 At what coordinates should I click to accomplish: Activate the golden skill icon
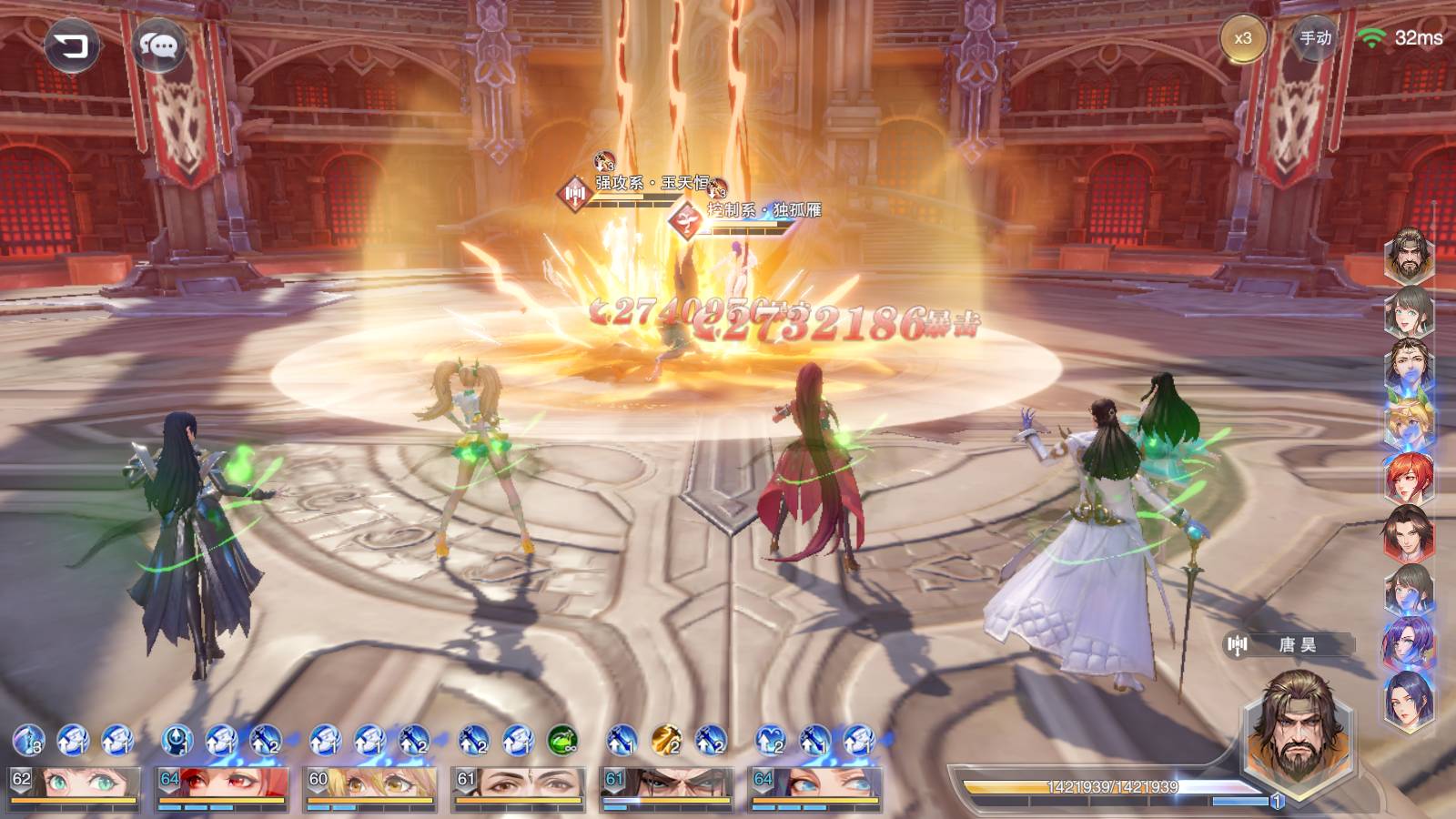tap(666, 741)
